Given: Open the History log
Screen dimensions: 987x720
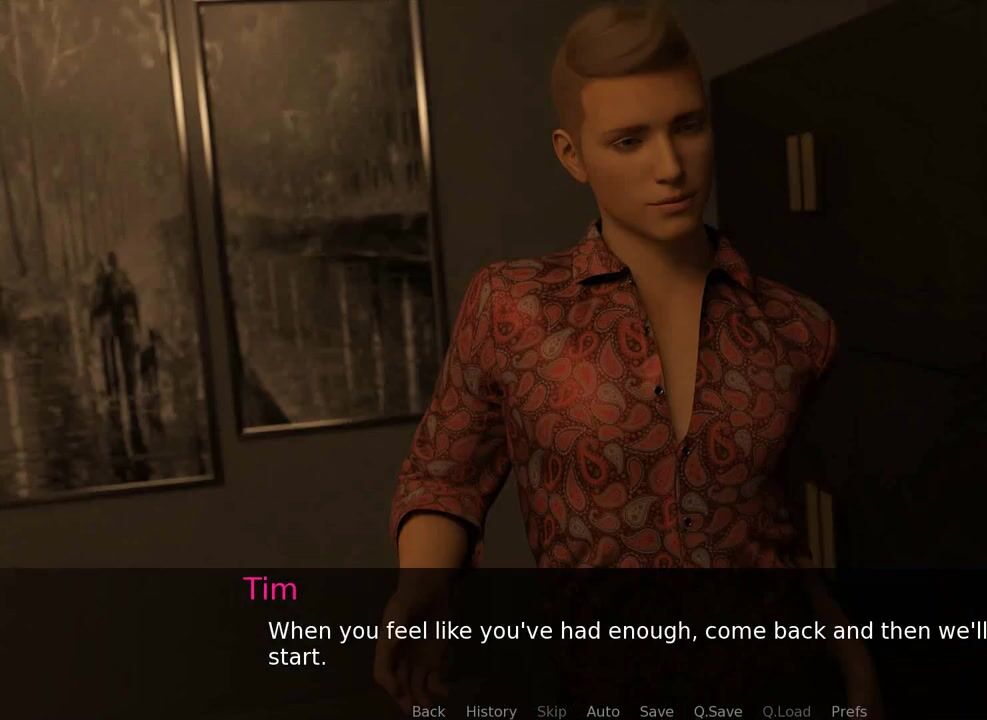Looking at the screenshot, I should tap(491, 711).
